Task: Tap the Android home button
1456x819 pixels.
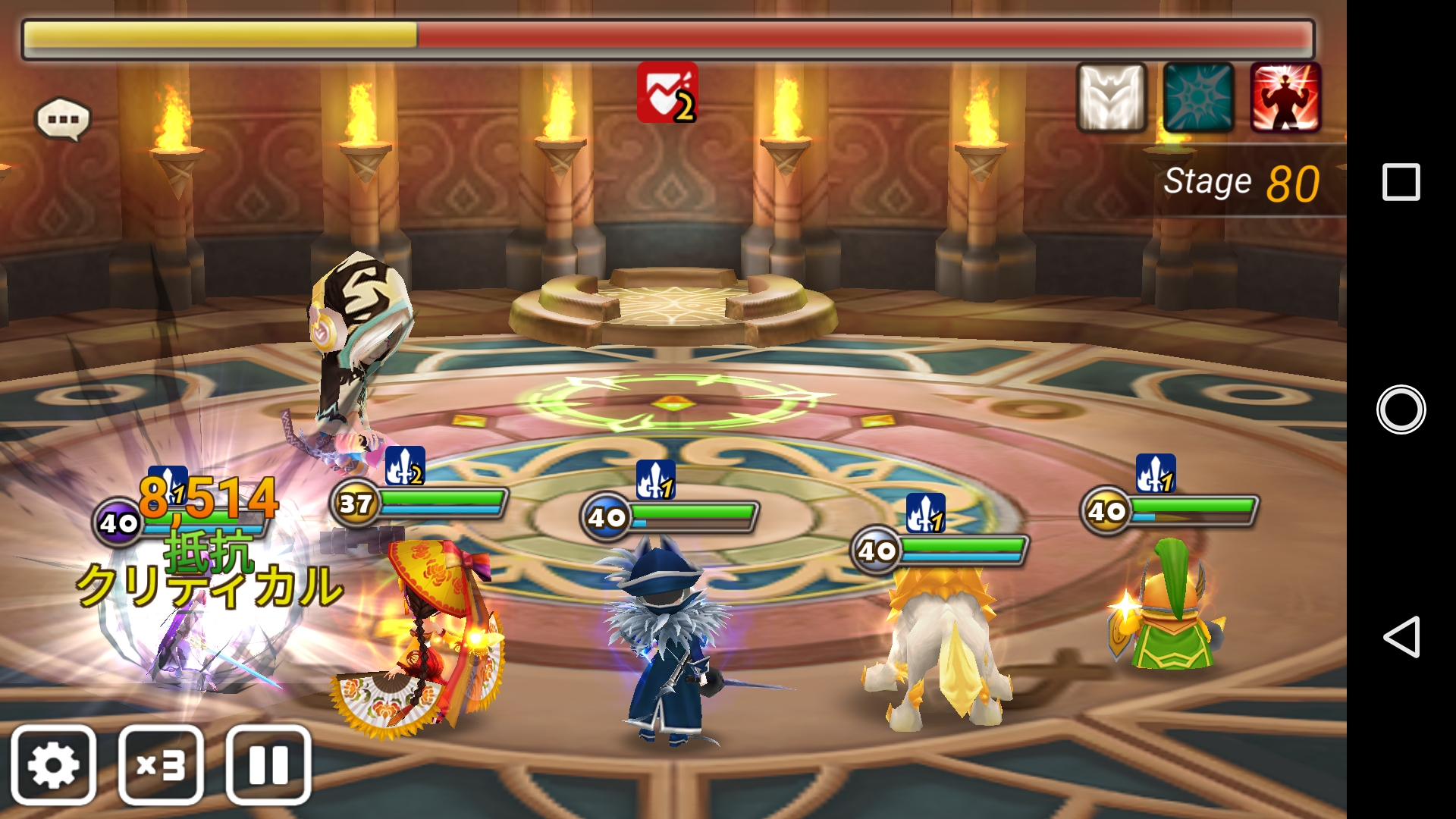Action: coord(1401,409)
